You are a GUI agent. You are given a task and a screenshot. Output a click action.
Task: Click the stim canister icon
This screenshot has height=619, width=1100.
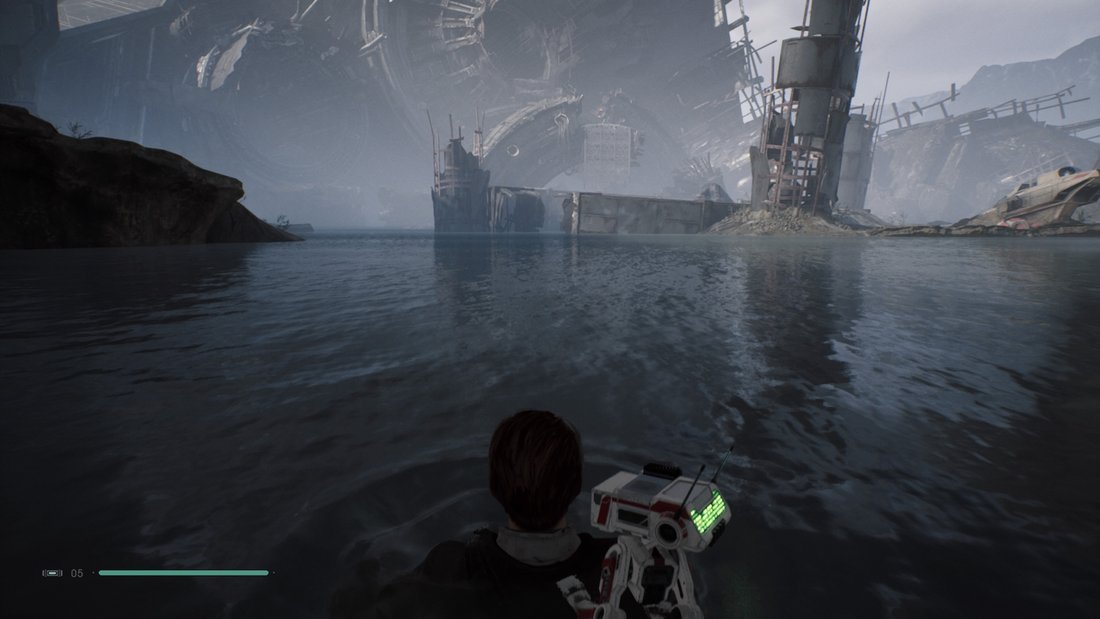point(52,573)
